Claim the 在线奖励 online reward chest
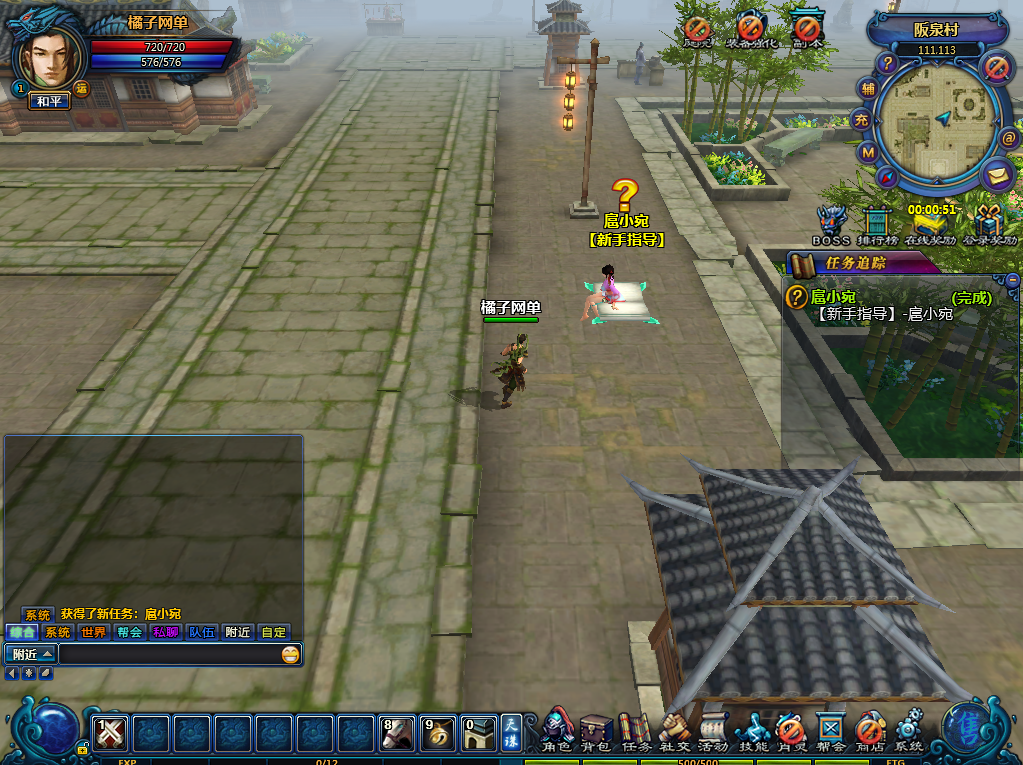This screenshot has width=1023, height=765. pos(929,224)
